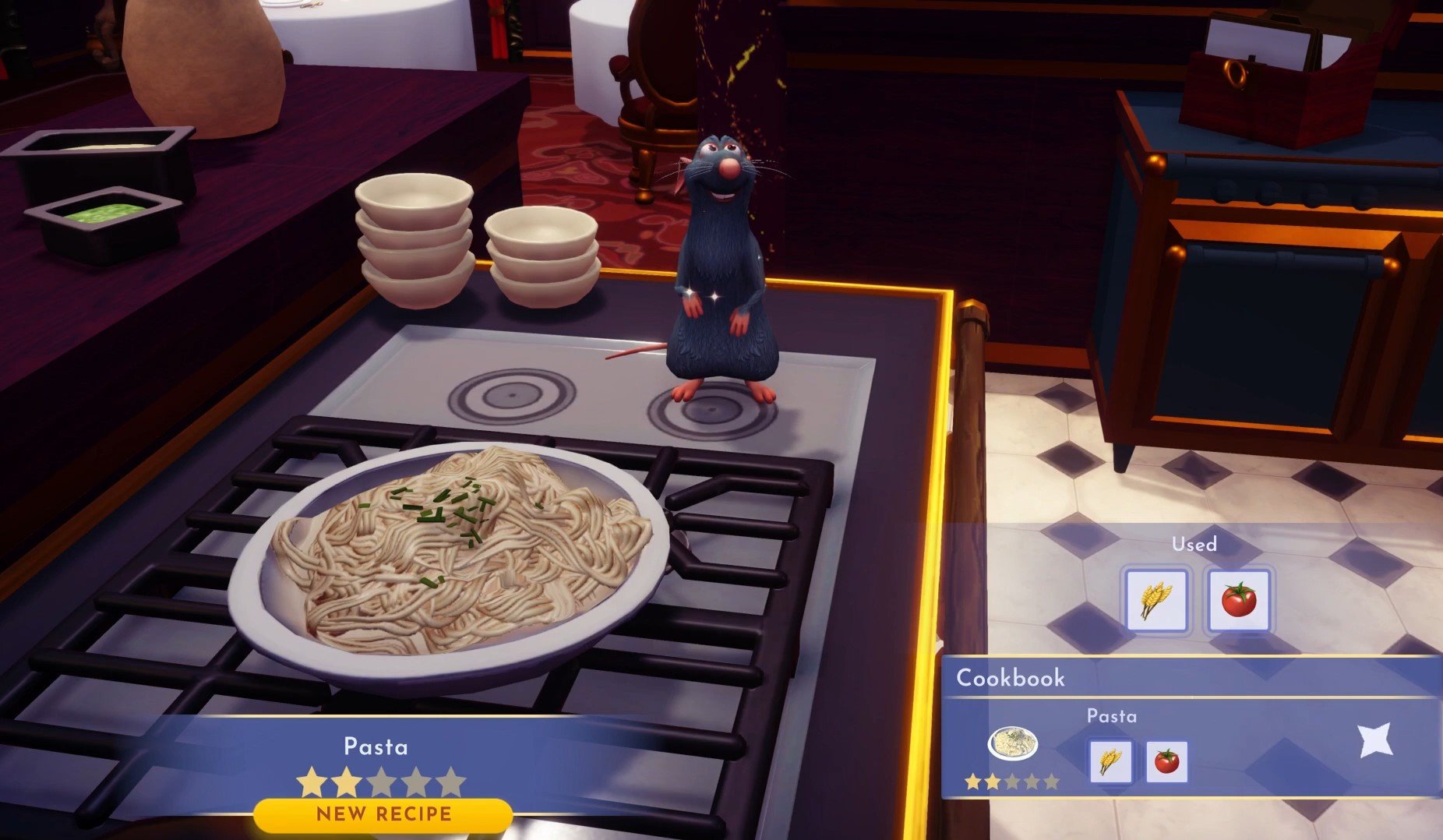Click the tomato icon in Cookbook recipe
This screenshot has height=840, width=1443.
tap(1166, 761)
